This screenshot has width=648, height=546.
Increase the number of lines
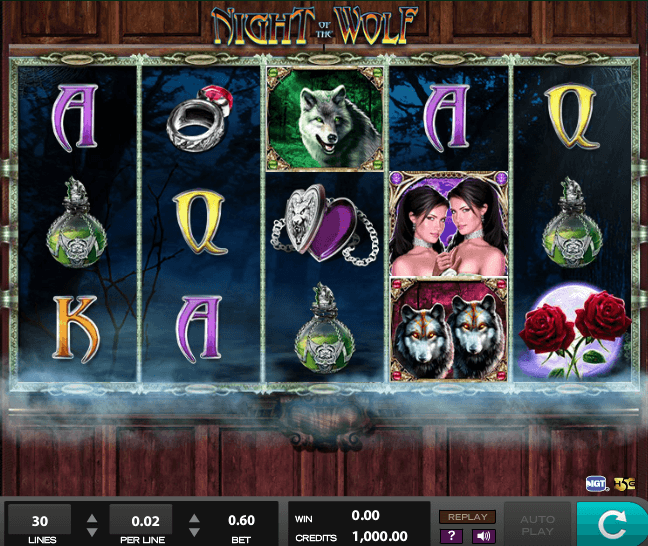(92, 518)
